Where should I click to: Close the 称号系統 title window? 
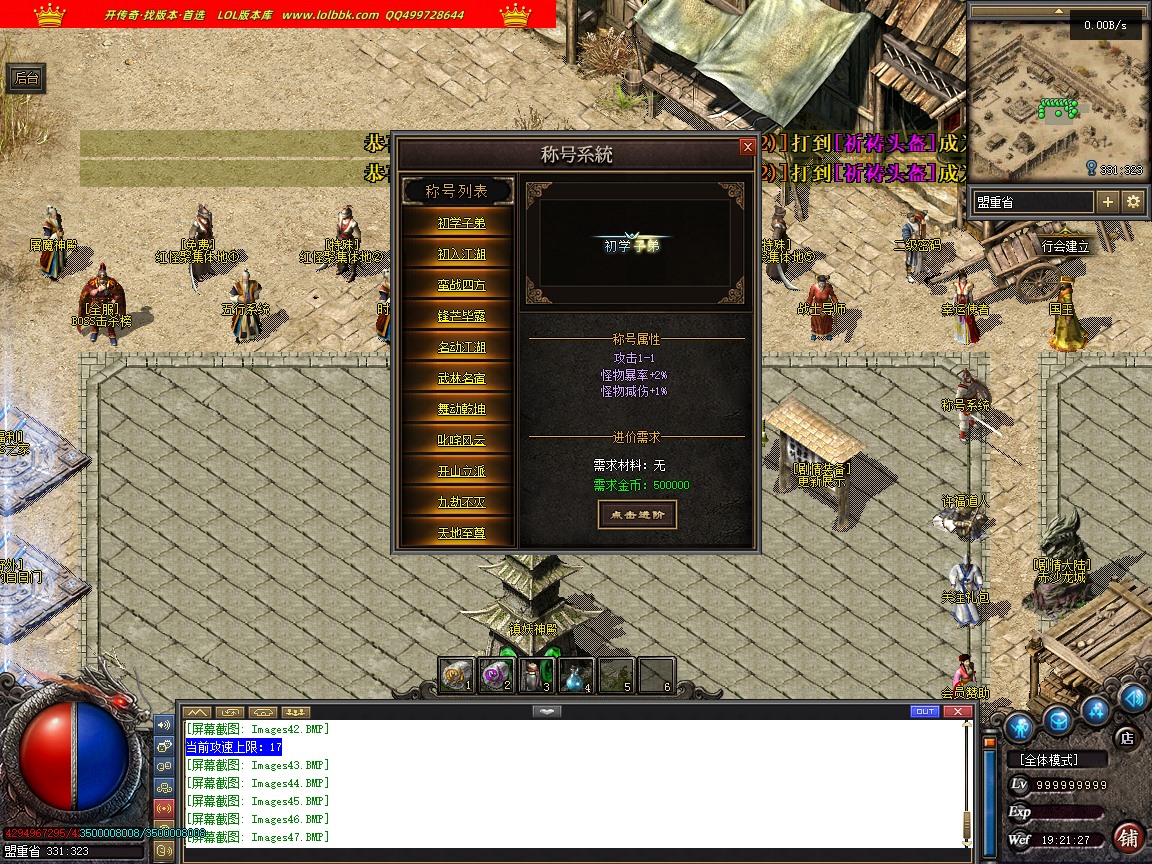pos(747,147)
